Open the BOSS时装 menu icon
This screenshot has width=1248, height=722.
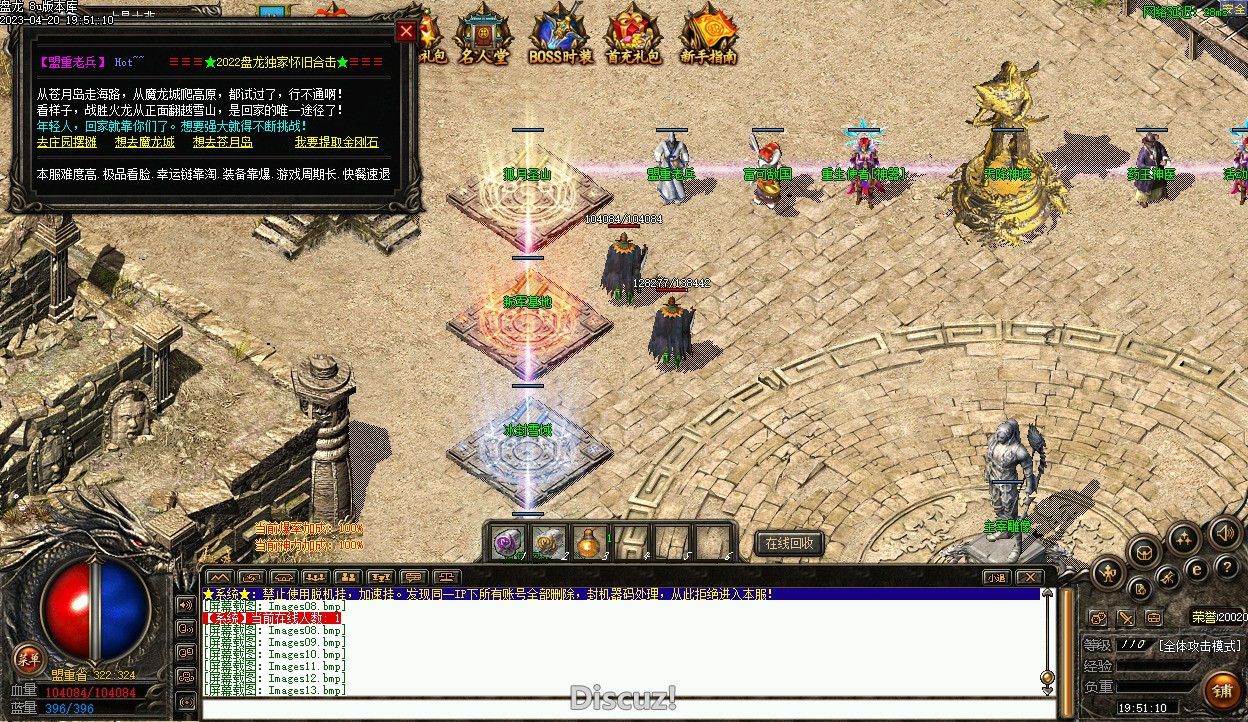[558, 35]
